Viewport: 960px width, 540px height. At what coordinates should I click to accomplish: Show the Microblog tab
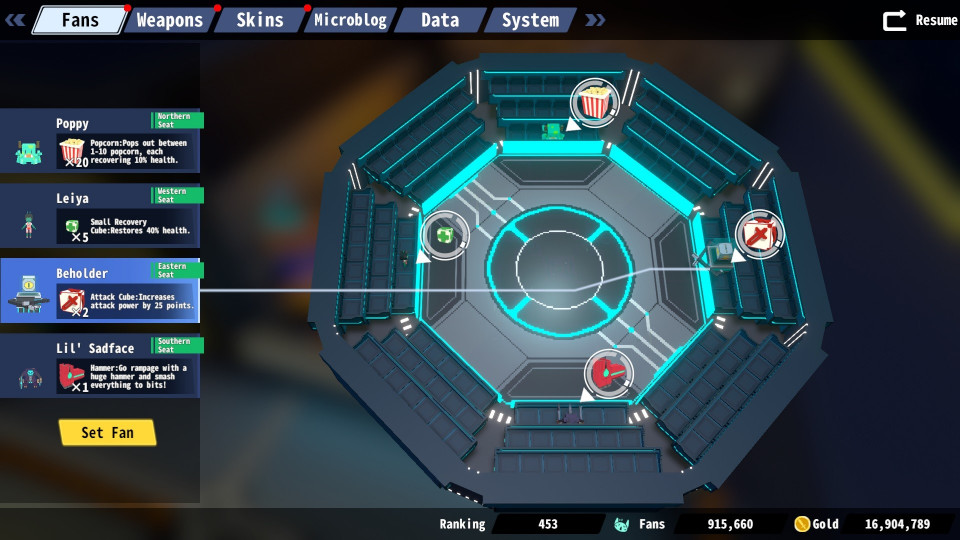[x=350, y=20]
